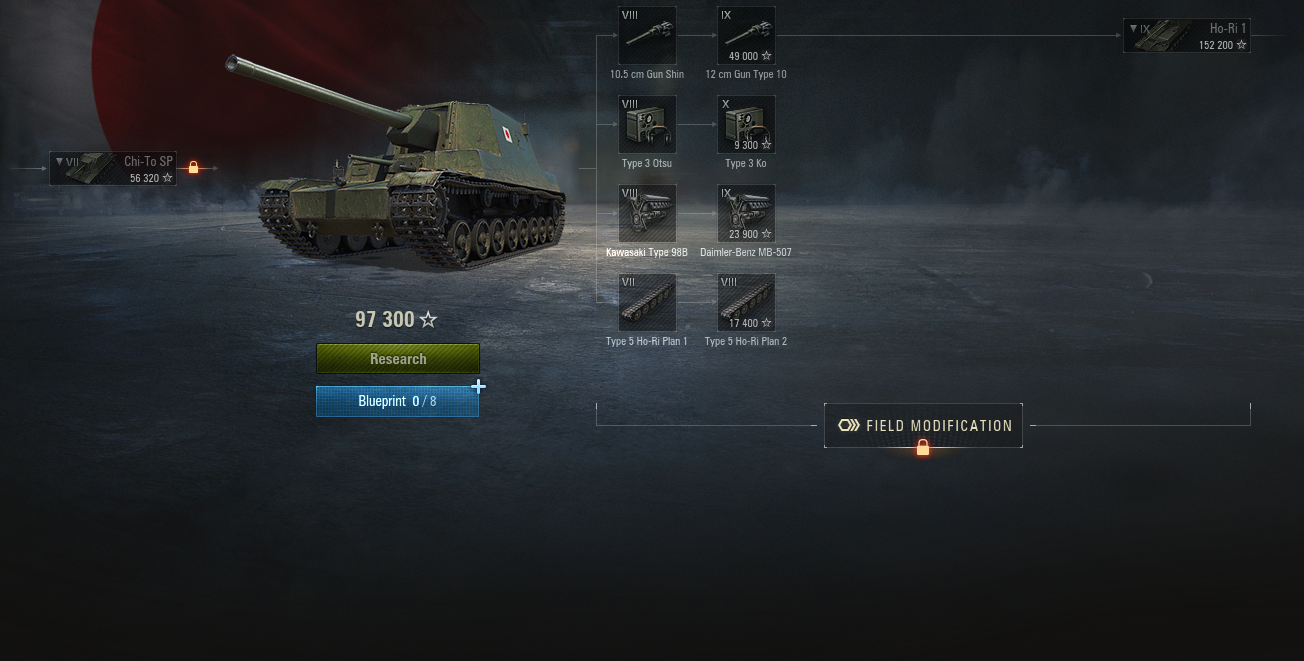Select the Type 3 Ko radio module
This screenshot has height=661, width=1304.
(746, 125)
